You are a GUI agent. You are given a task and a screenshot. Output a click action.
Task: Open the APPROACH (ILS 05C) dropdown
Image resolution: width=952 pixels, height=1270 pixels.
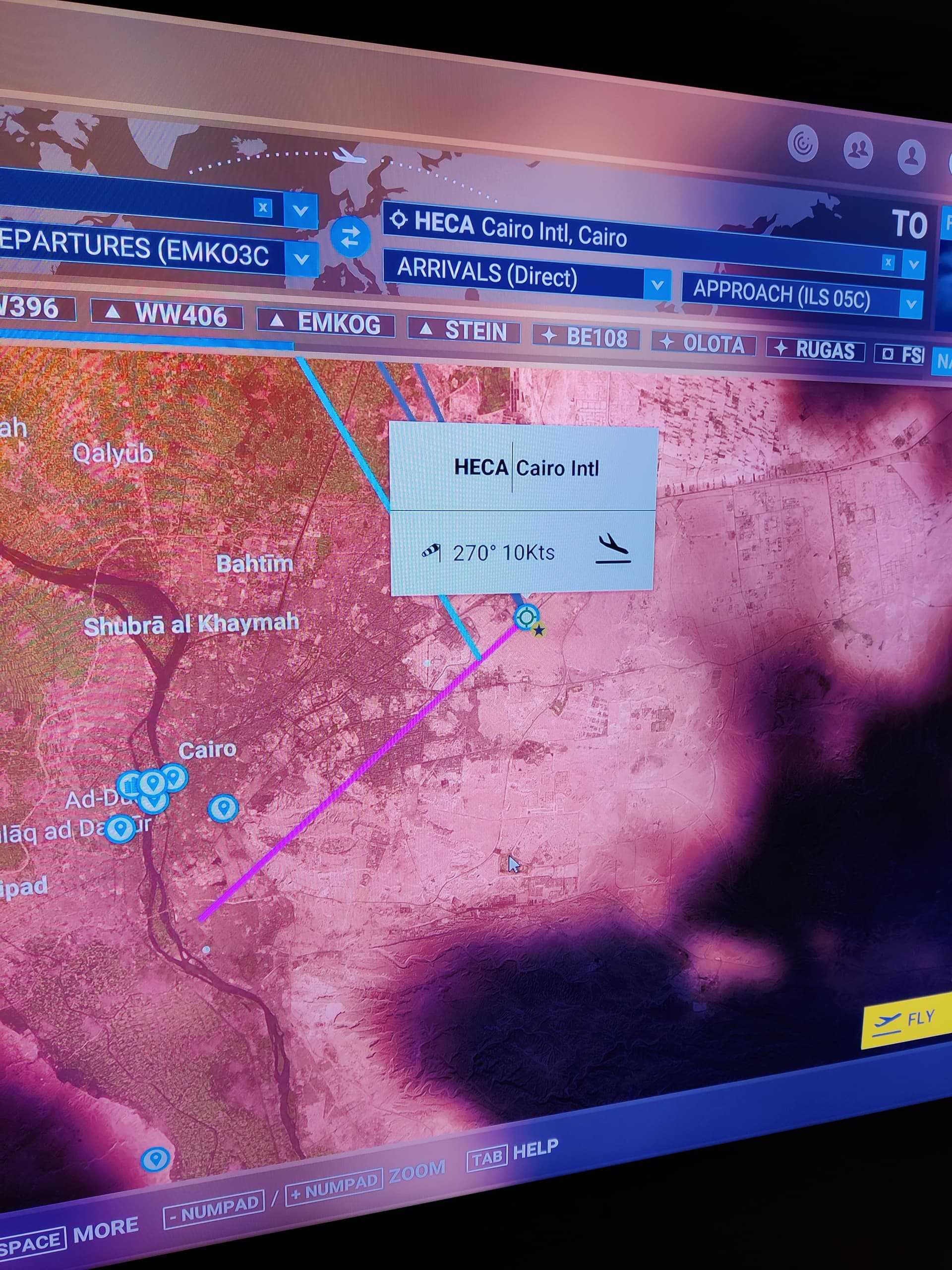[910, 303]
